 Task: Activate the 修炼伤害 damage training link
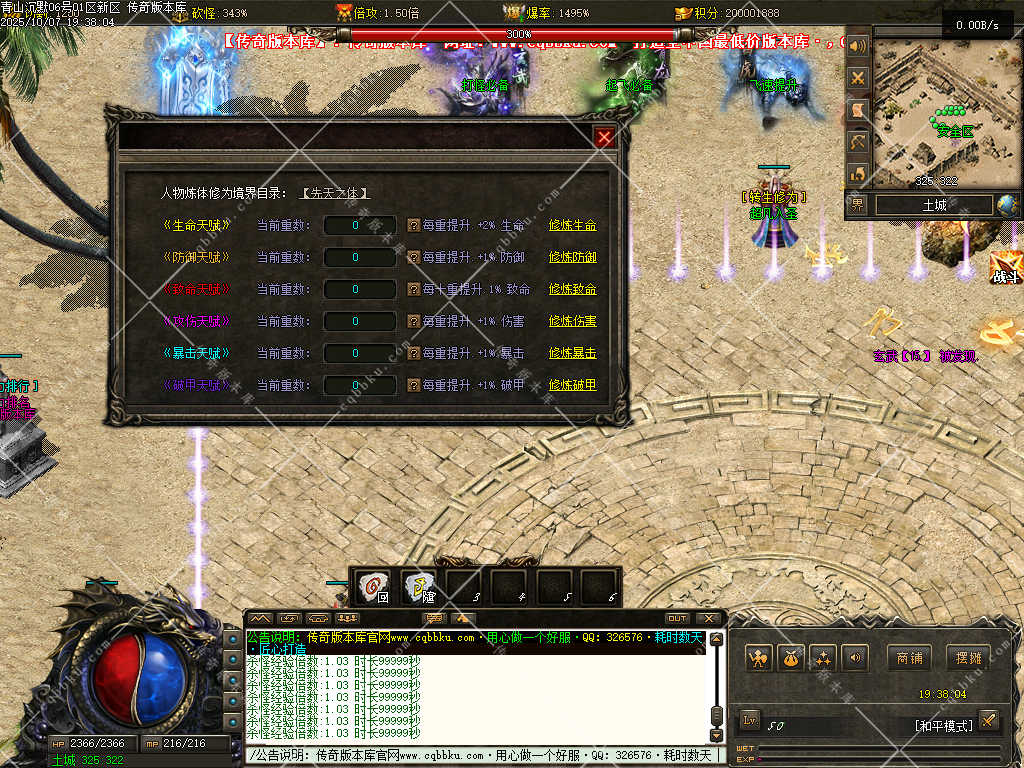point(572,321)
